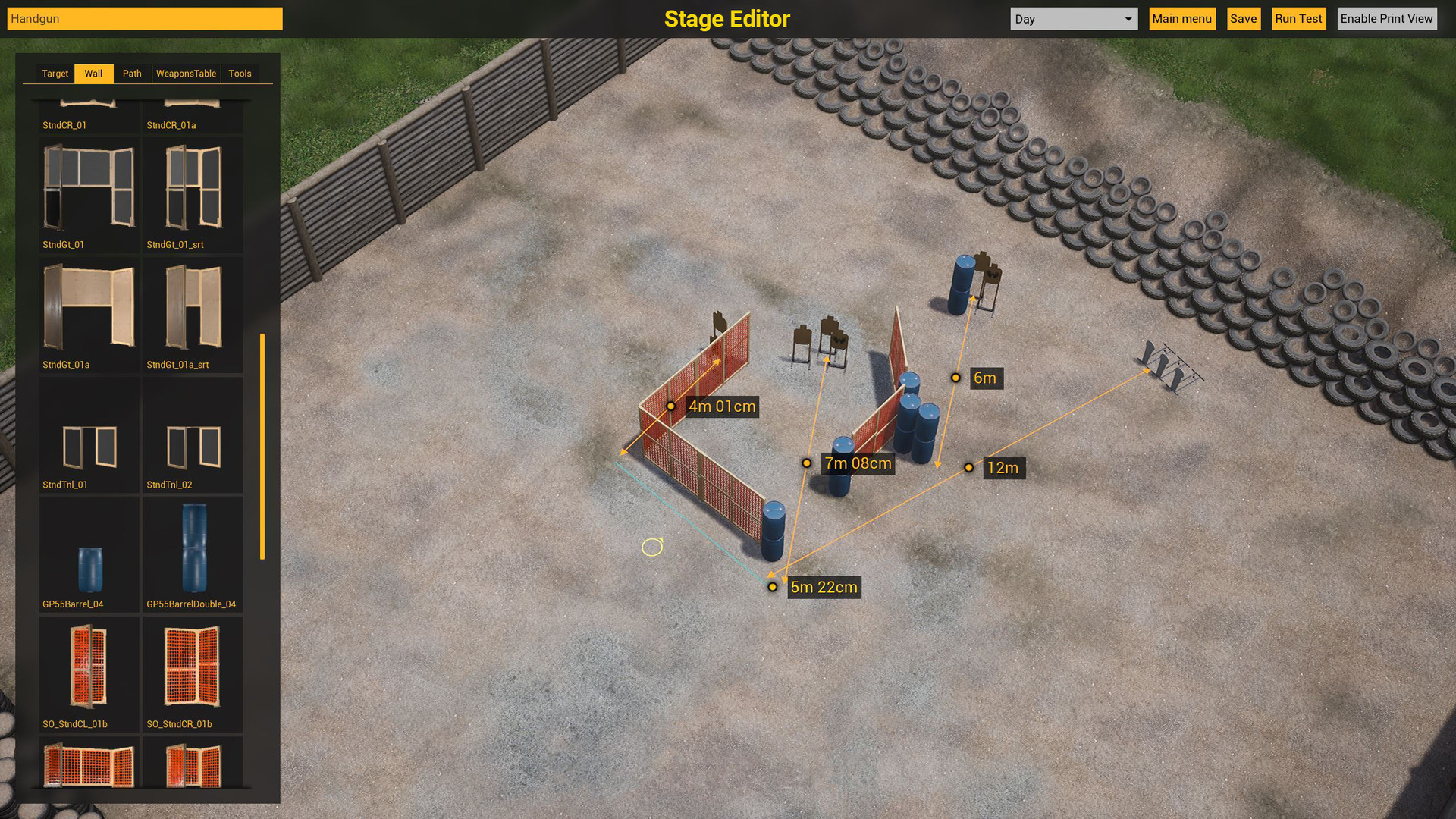Return to the Main menu
This screenshot has width=1456, height=819.
click(1181, 18)
